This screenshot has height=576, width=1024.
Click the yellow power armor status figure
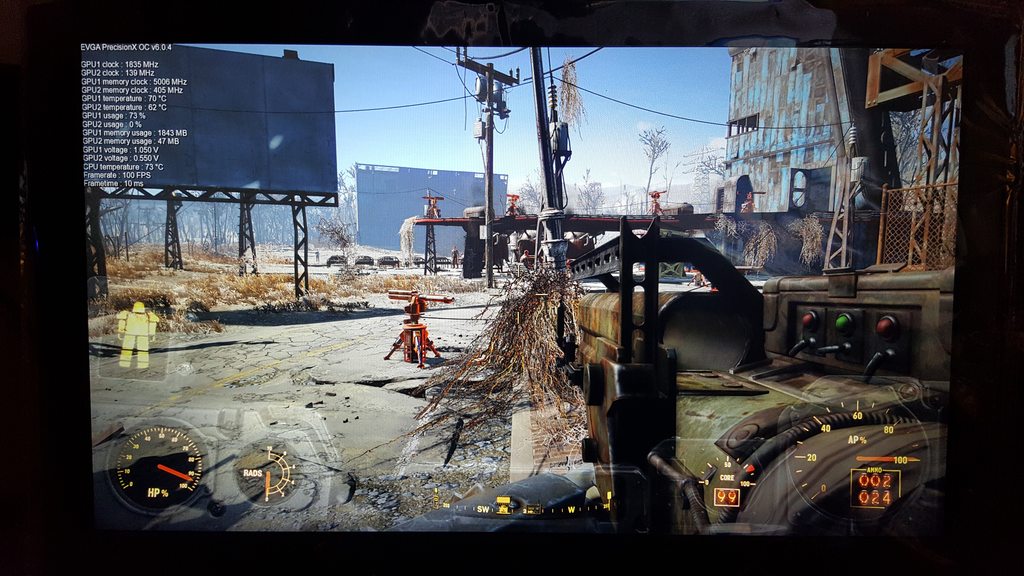tap(137, 334)
